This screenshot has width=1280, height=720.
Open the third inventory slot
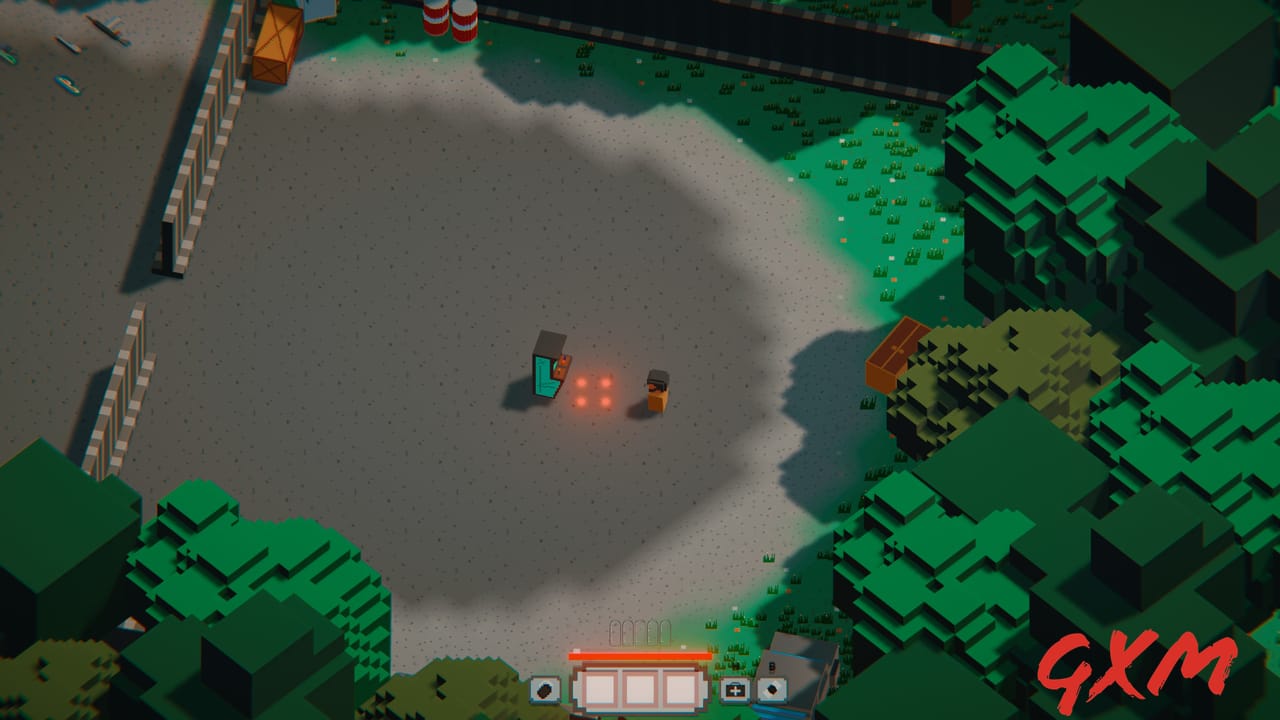[680, 688]
